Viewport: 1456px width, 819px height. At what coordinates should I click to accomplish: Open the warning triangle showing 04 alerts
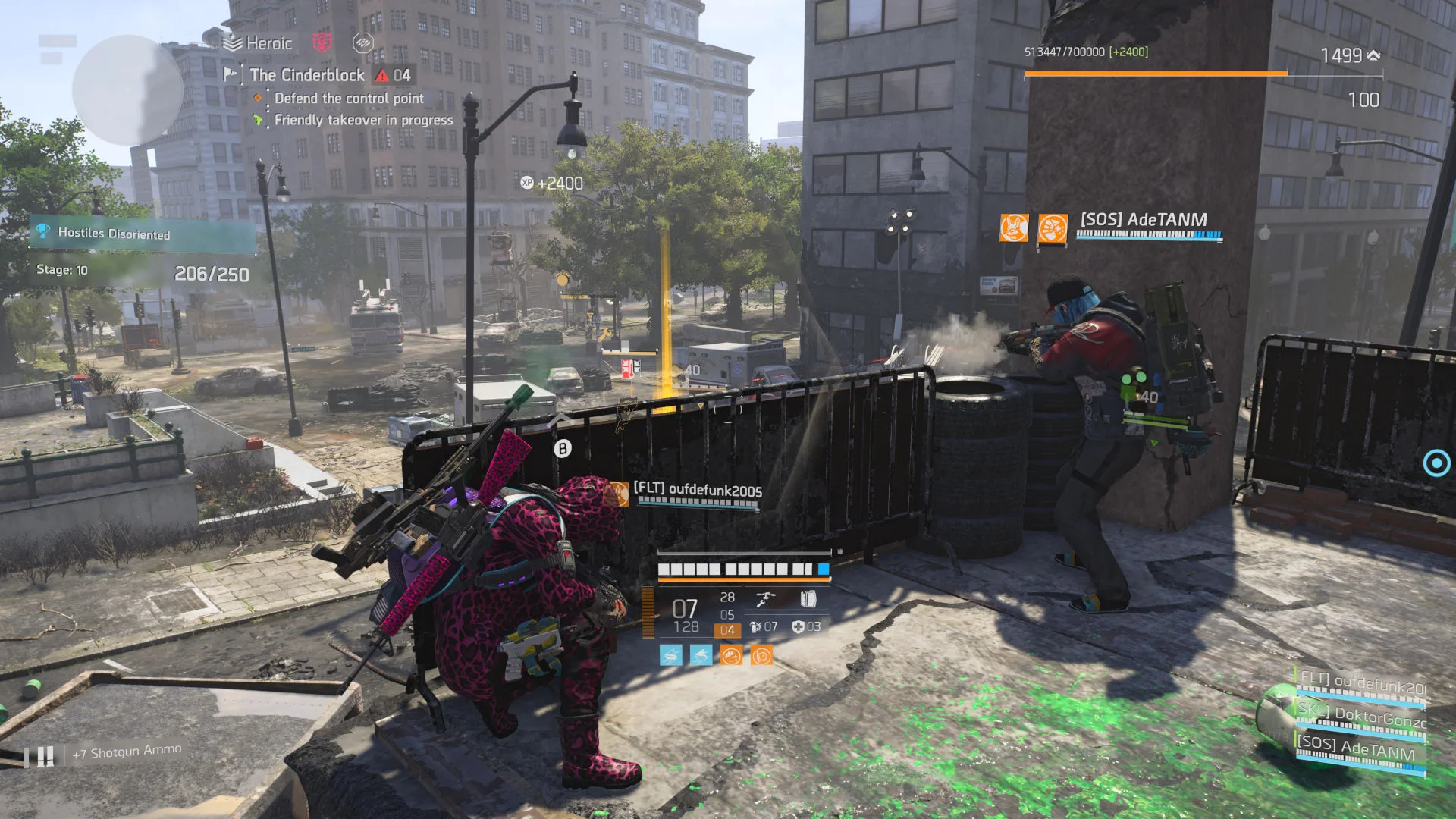coord(381,76)
